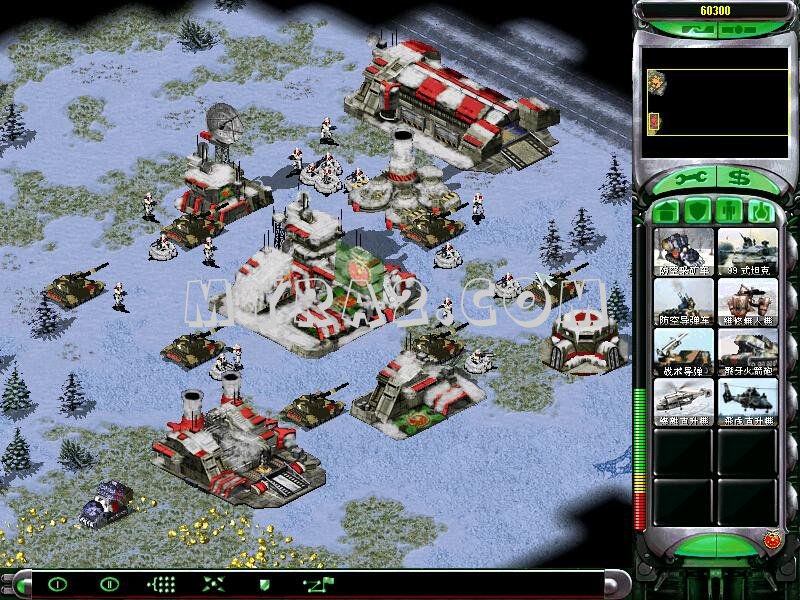This screenshot has height=600, width=800.
Task: Switch to the infantry build tab
Action: coord(730,212)
